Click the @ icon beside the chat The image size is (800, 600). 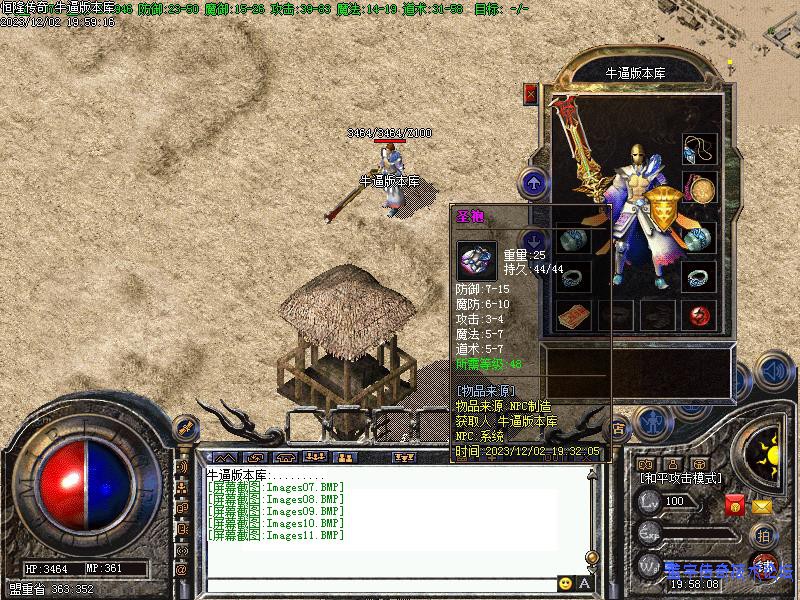181,568
